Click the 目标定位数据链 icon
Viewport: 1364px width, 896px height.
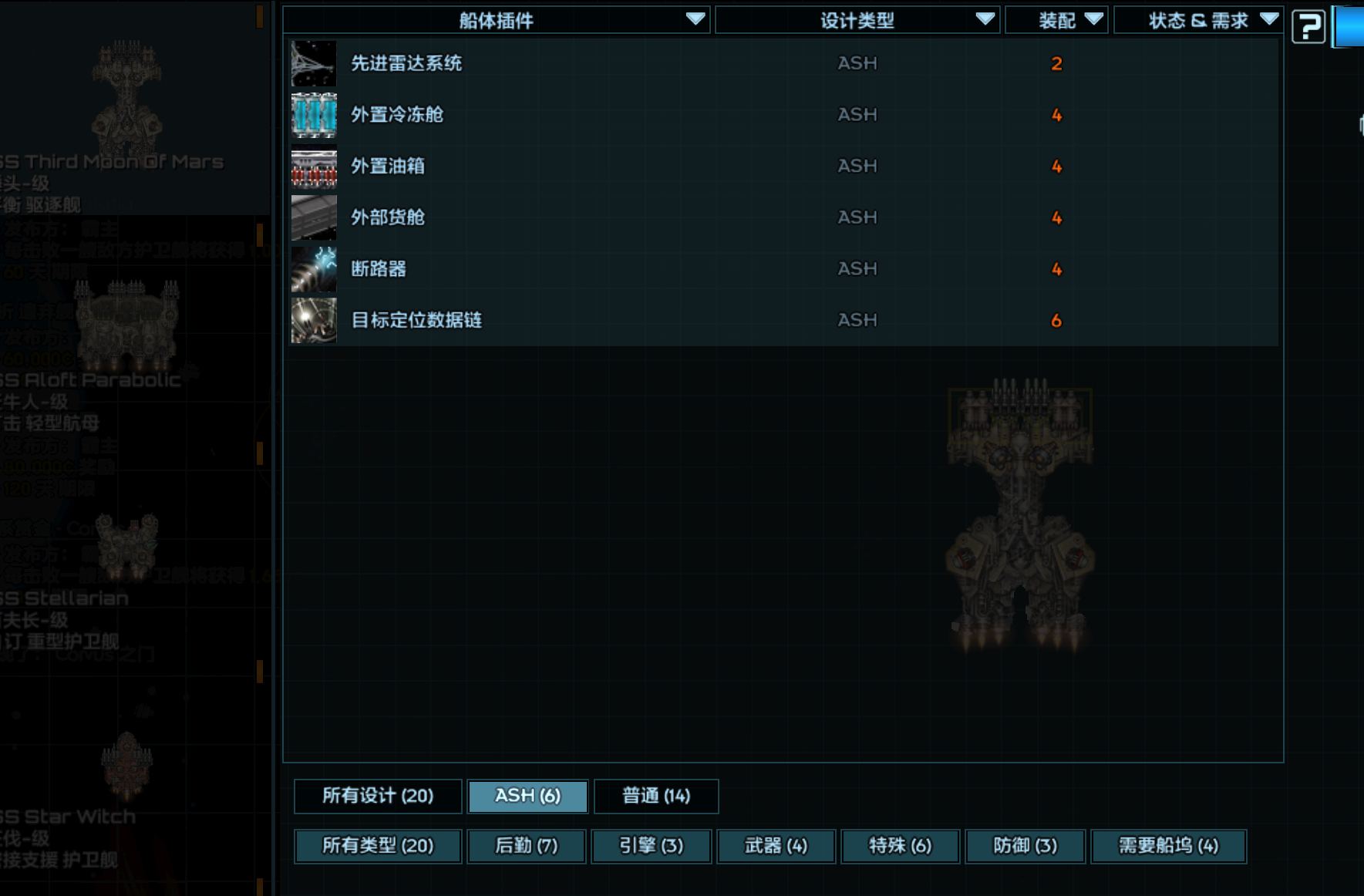click(x=313, y=320)
